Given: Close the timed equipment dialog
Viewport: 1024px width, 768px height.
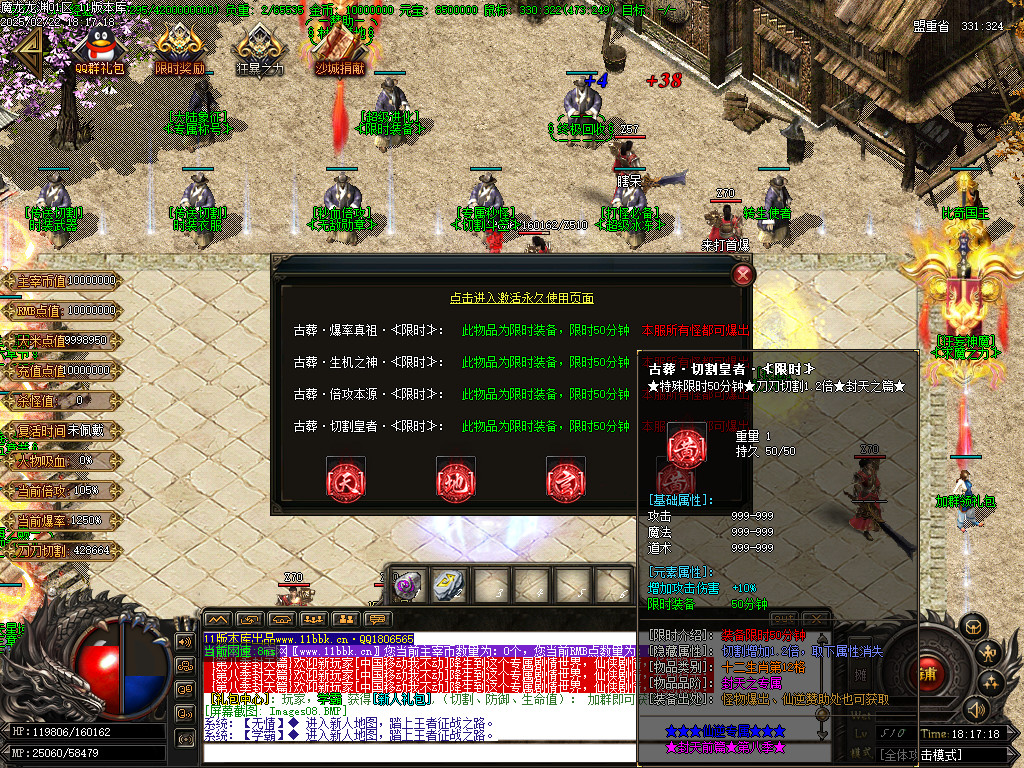Looking at the screenshot, I should click(742, 275).
